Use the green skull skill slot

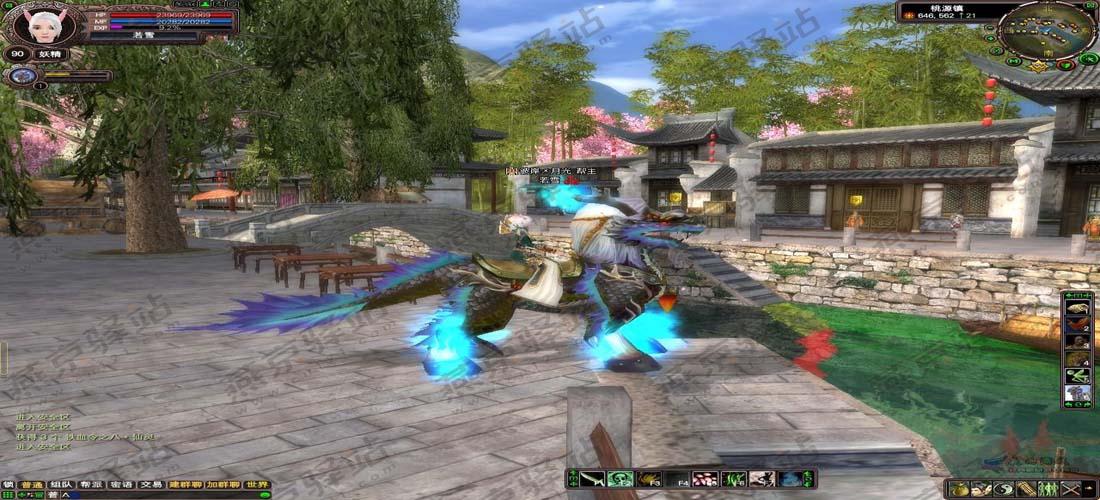620,479
